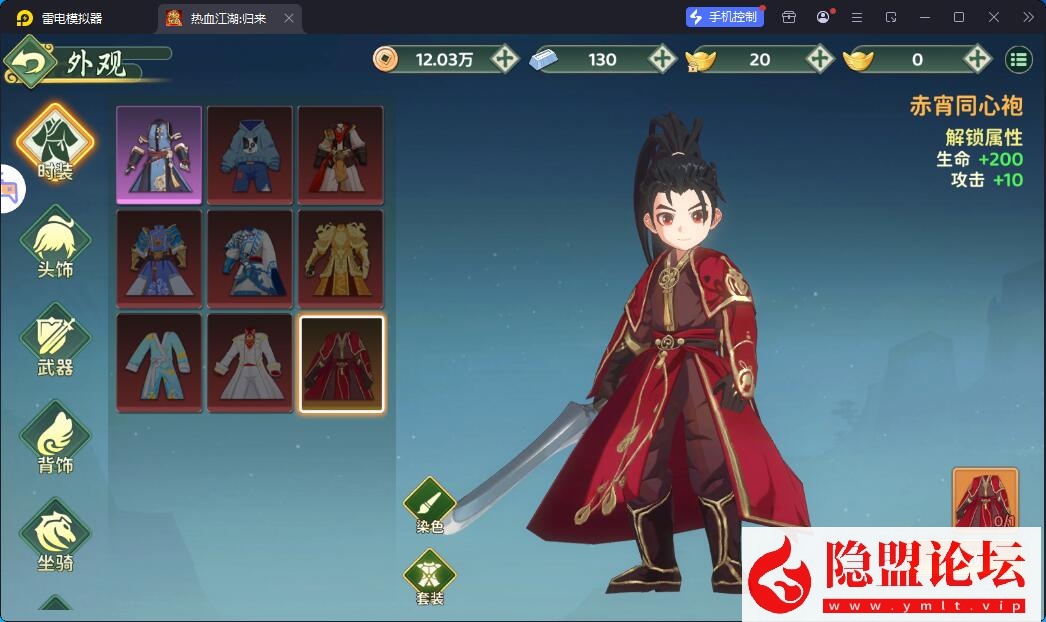The width and height of the screenshot is (1046, 622).
Task: Open the green list menu icon
Action: [x=1018, y=59]
